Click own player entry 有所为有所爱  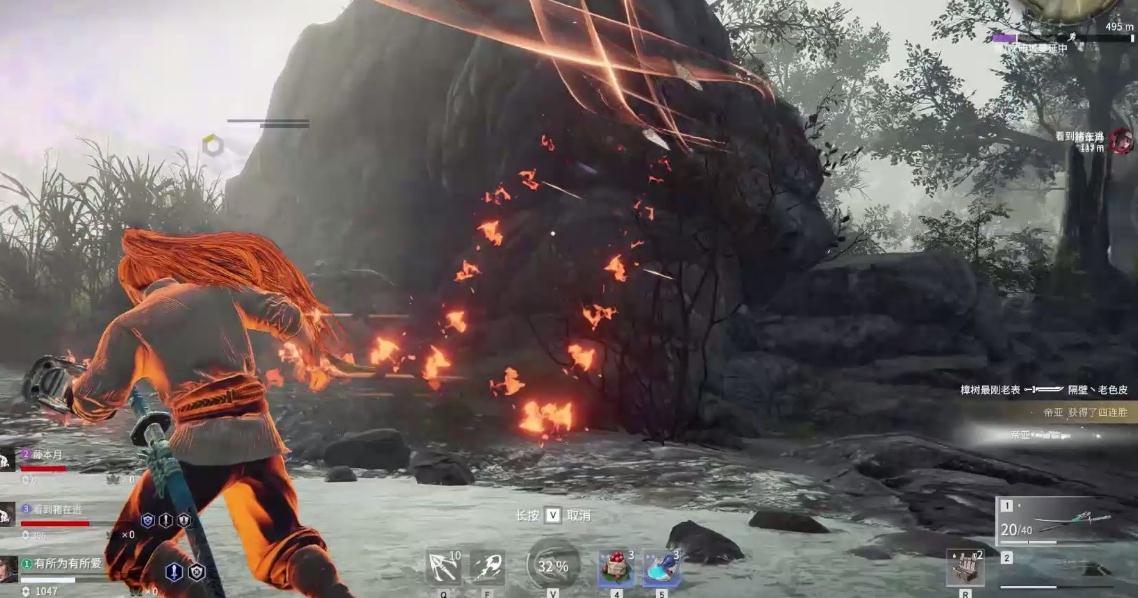coord(9,567)
